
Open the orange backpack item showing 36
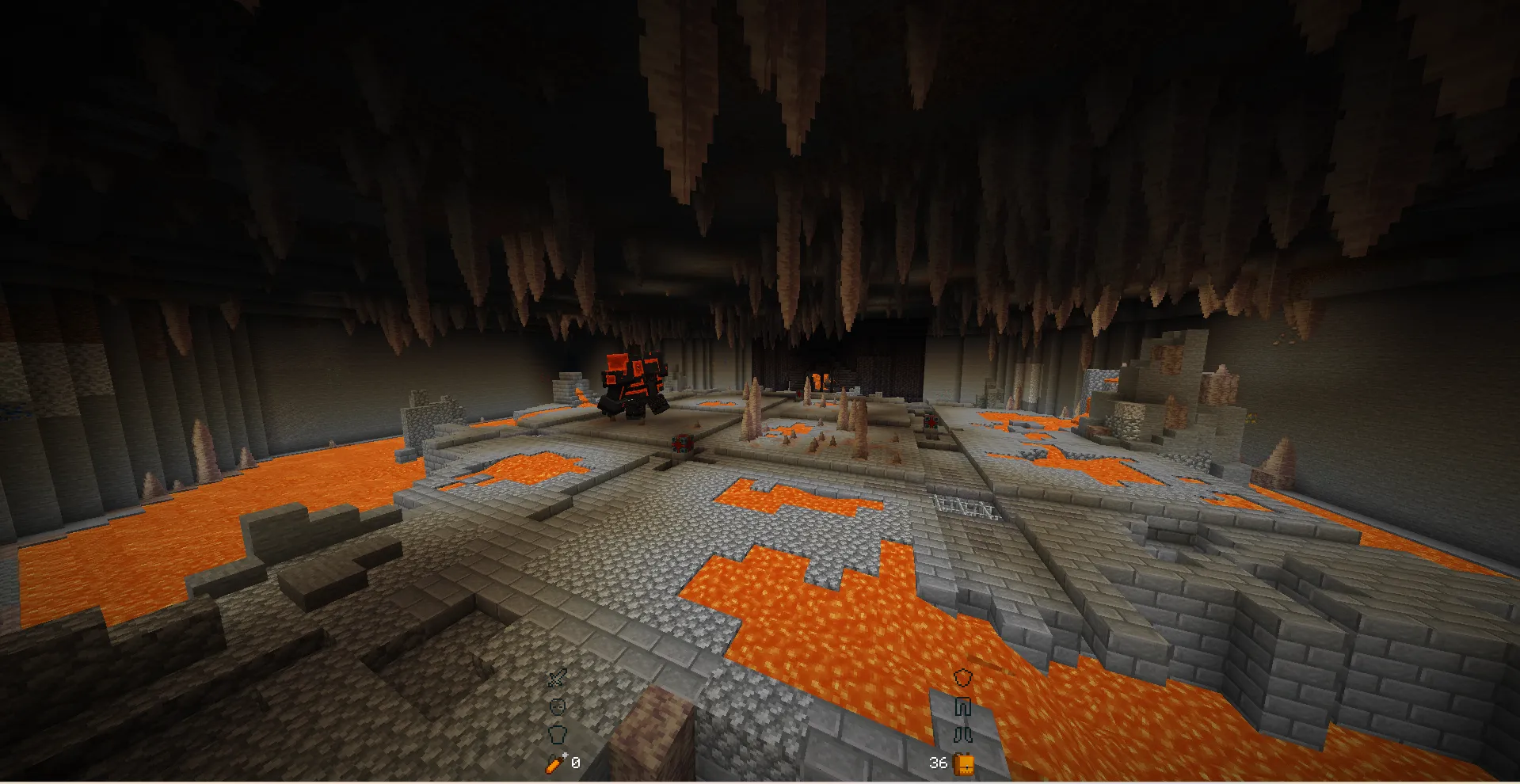tap(965, 763)
